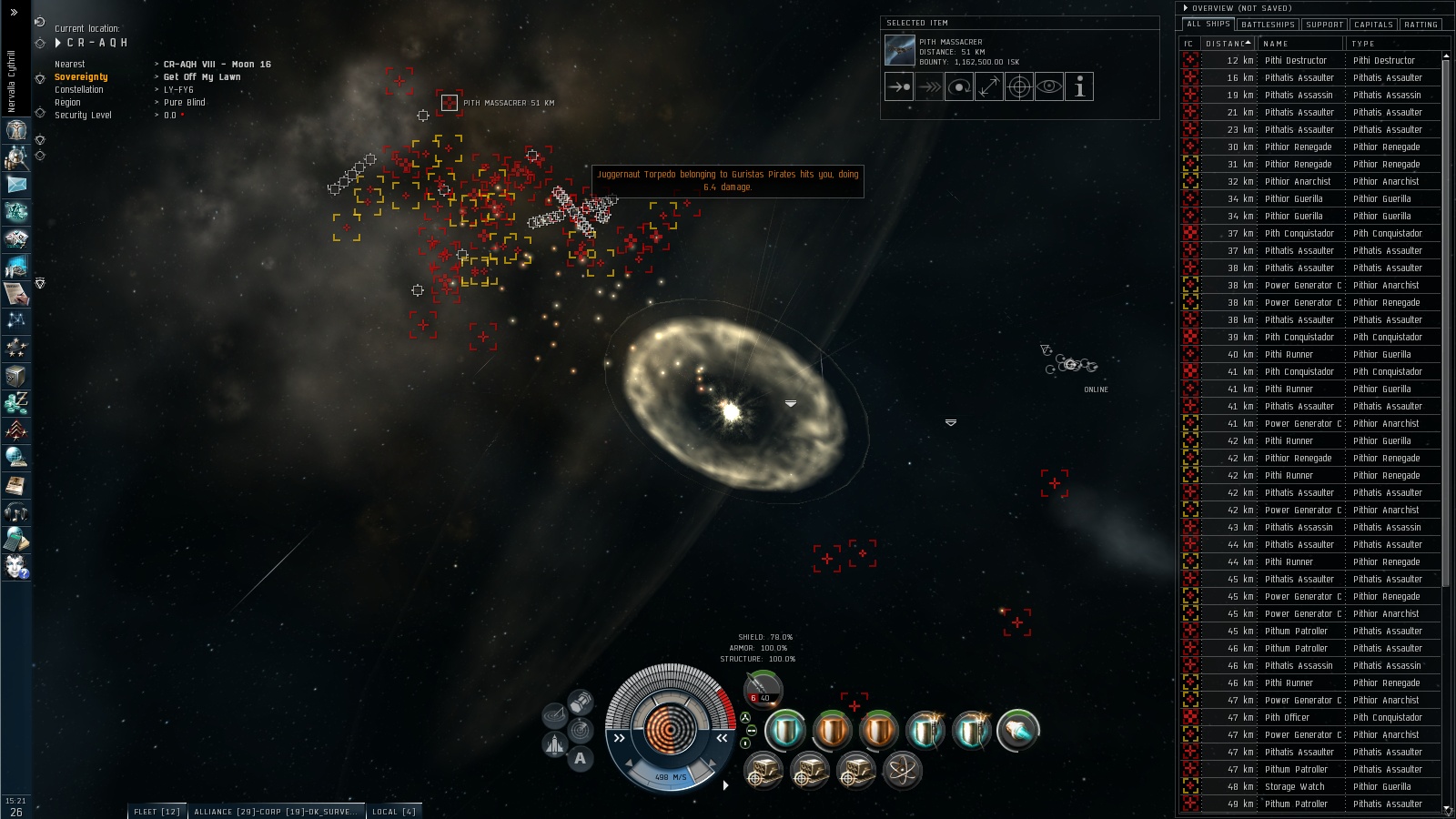Open the Support overview tab
Viewport: 1456px width, 819px height.
pyautogui.click(x=1324, y=25)
